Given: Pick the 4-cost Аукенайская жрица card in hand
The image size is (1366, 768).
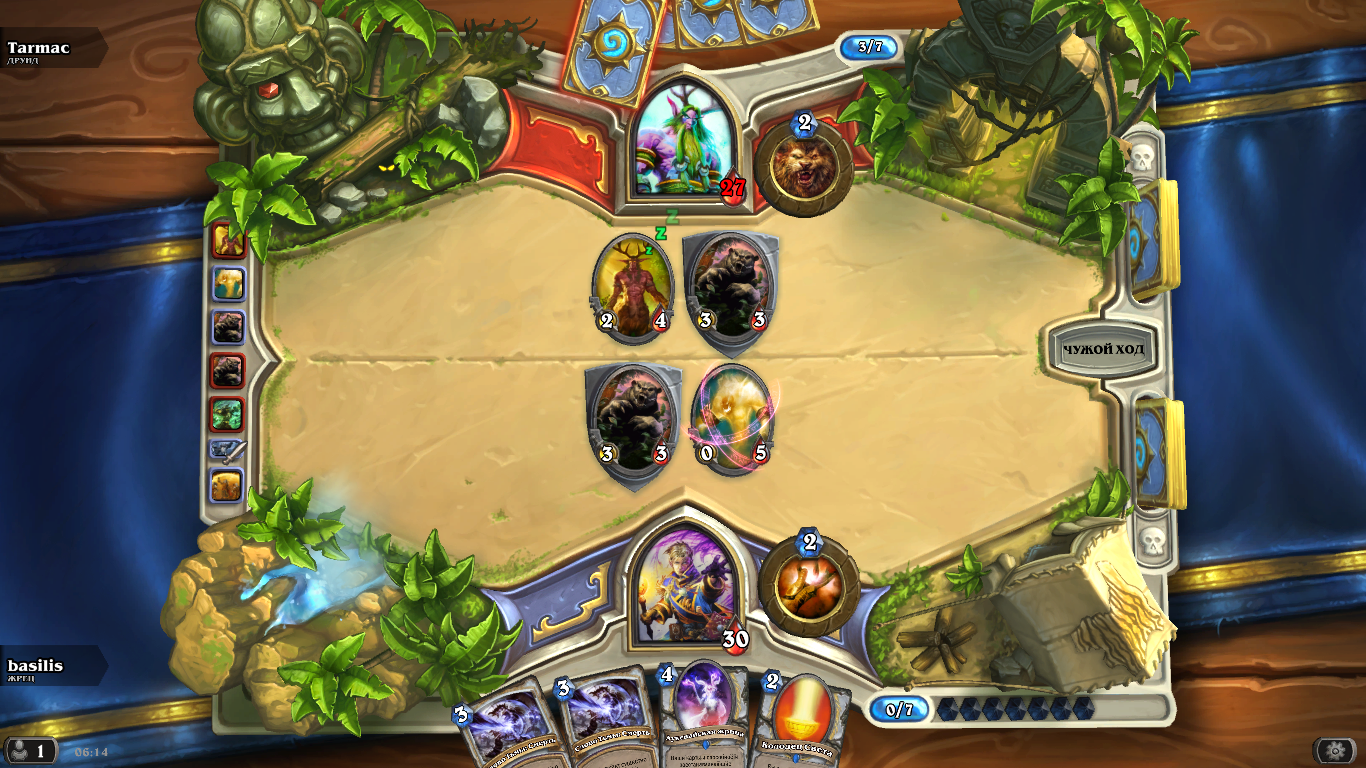Looking at the screenshot, I should (x=706, y=715).
